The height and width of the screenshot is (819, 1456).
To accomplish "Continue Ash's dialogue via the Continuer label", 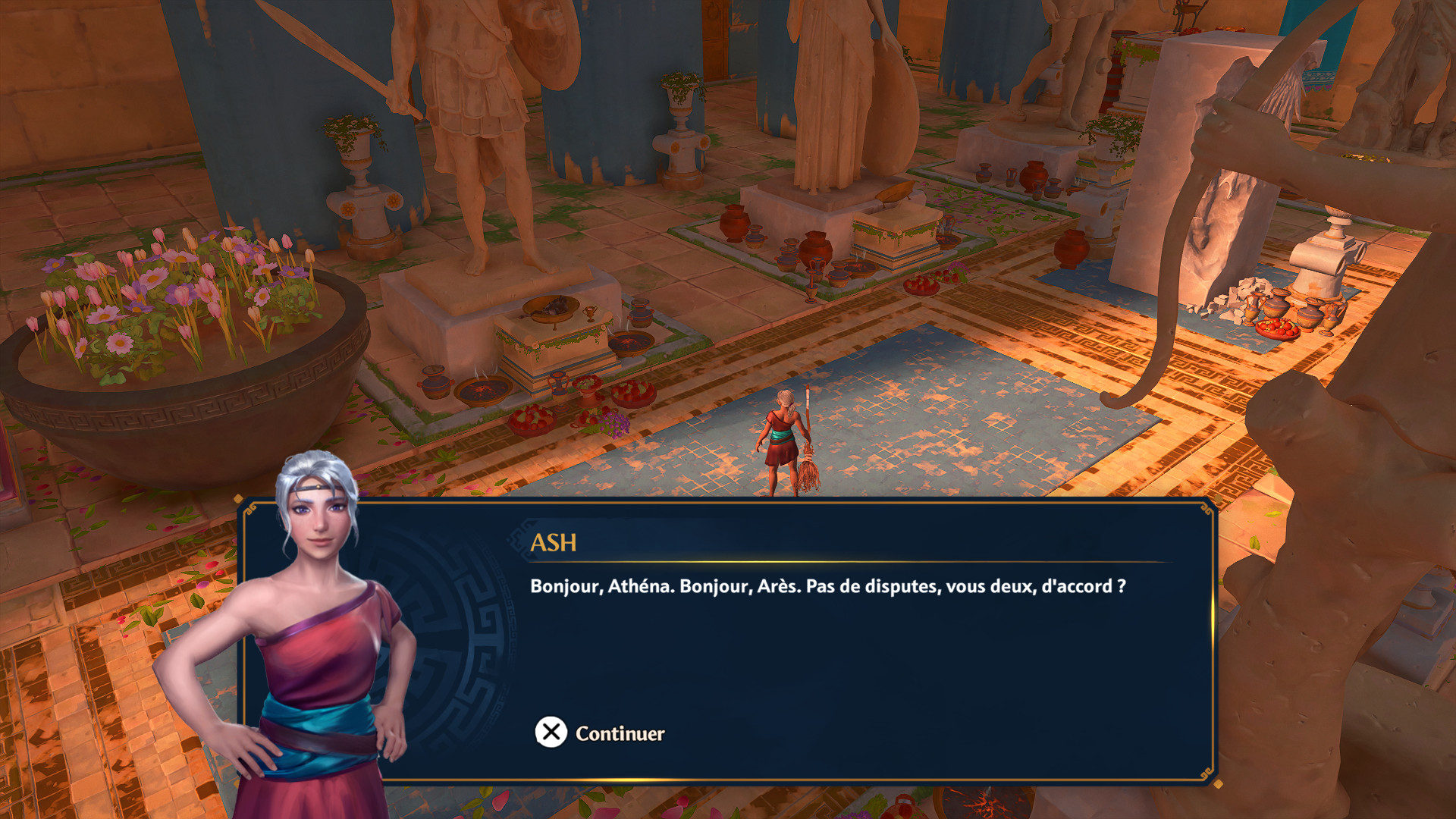I will (x=619, y=733).
